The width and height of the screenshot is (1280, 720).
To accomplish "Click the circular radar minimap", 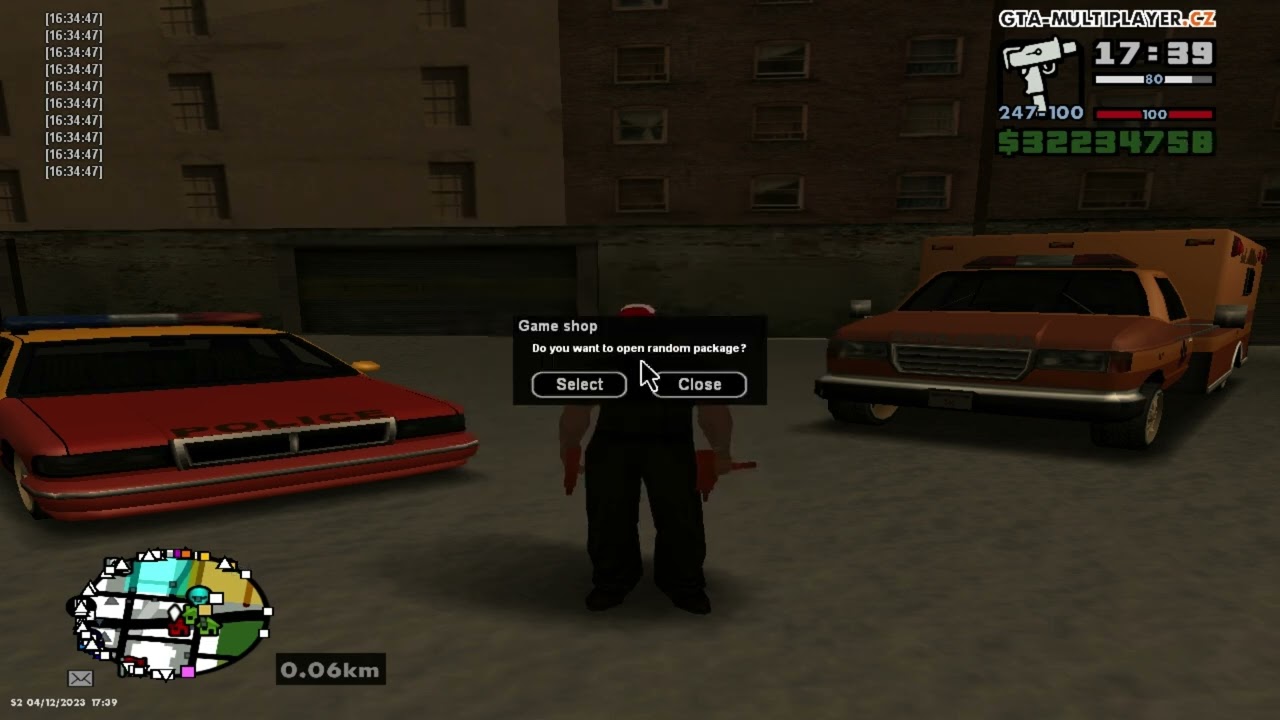I will click(x=171, y=613).
